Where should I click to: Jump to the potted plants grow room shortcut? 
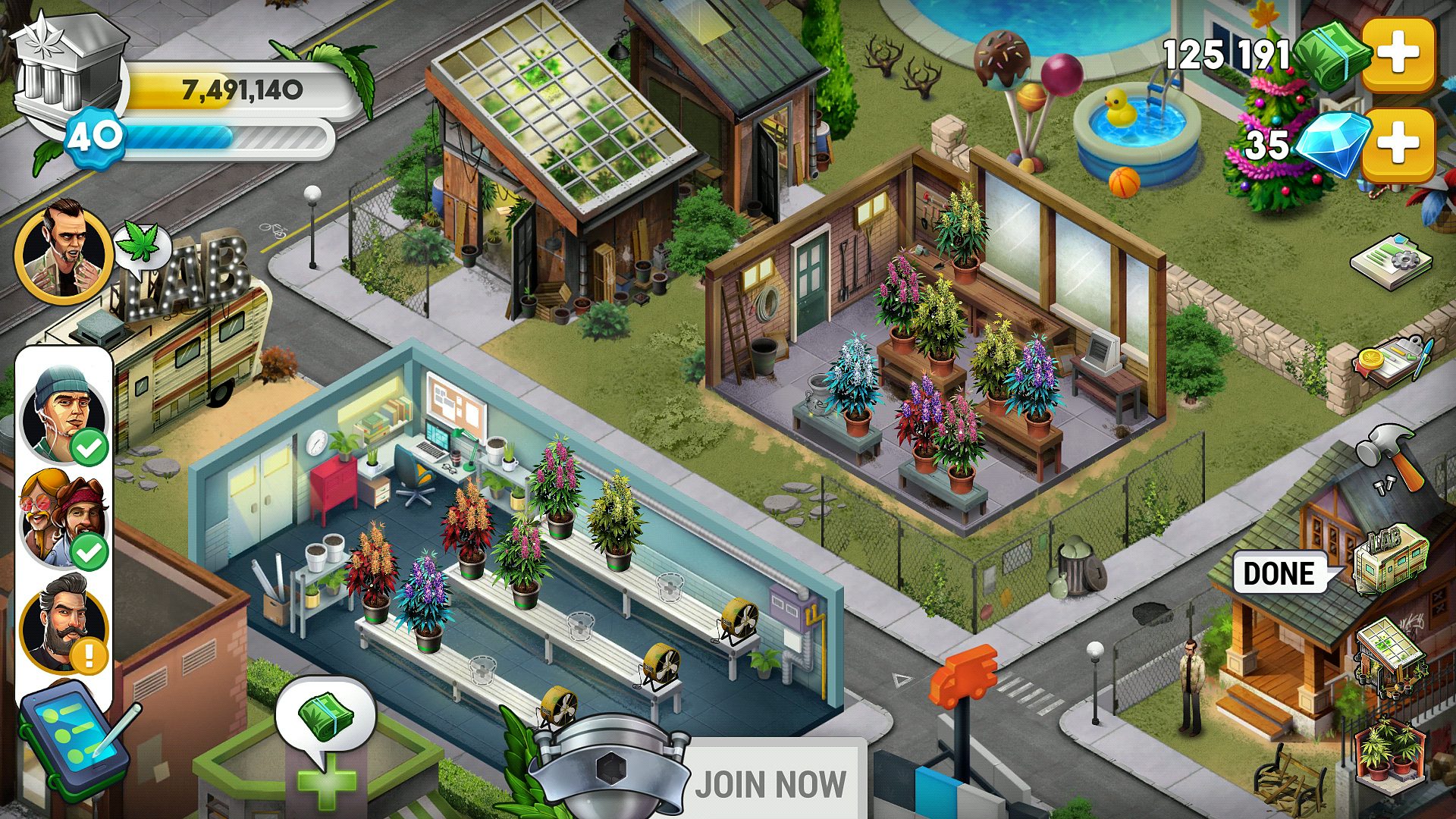(x=1389, y=751)
